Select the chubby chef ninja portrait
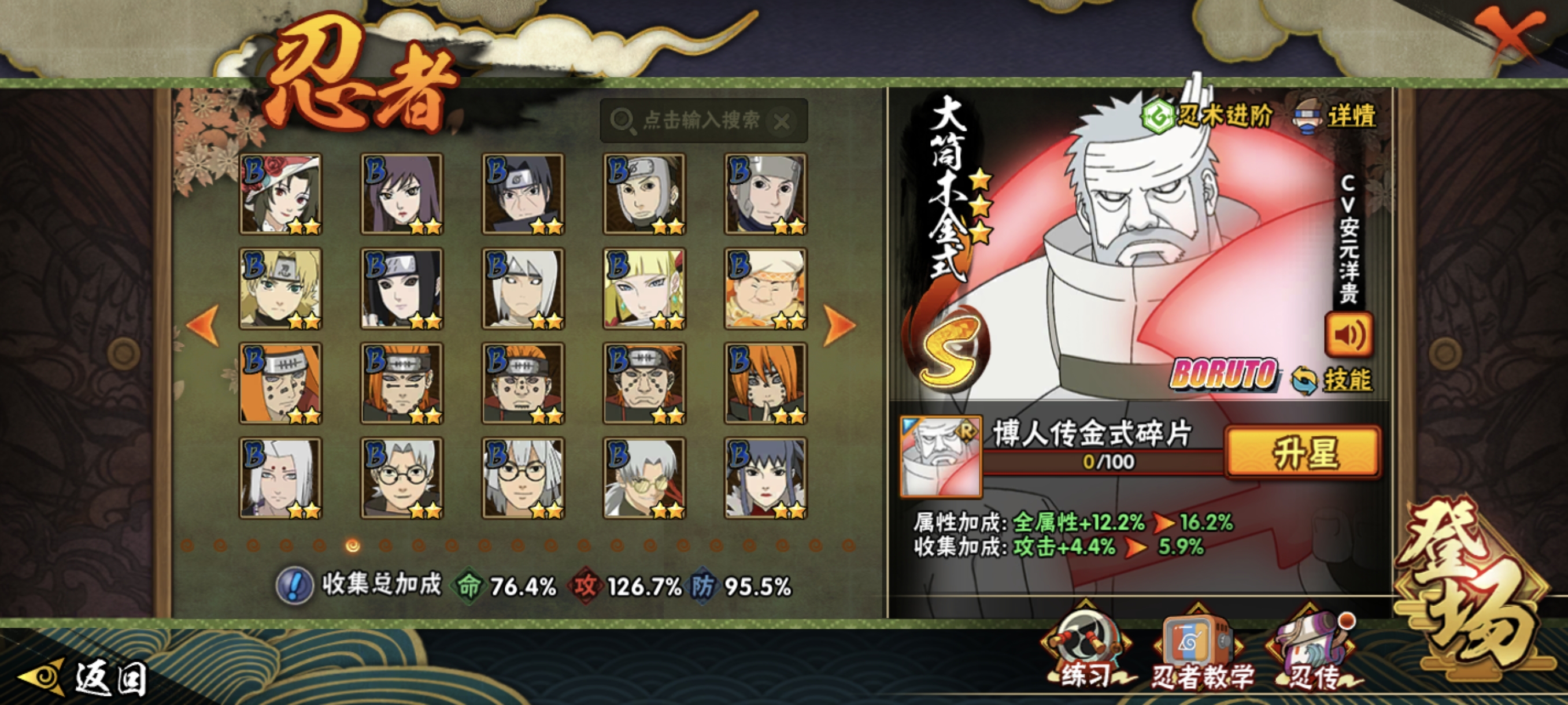This screenshot has height=705, width=1568. [765, 288]
